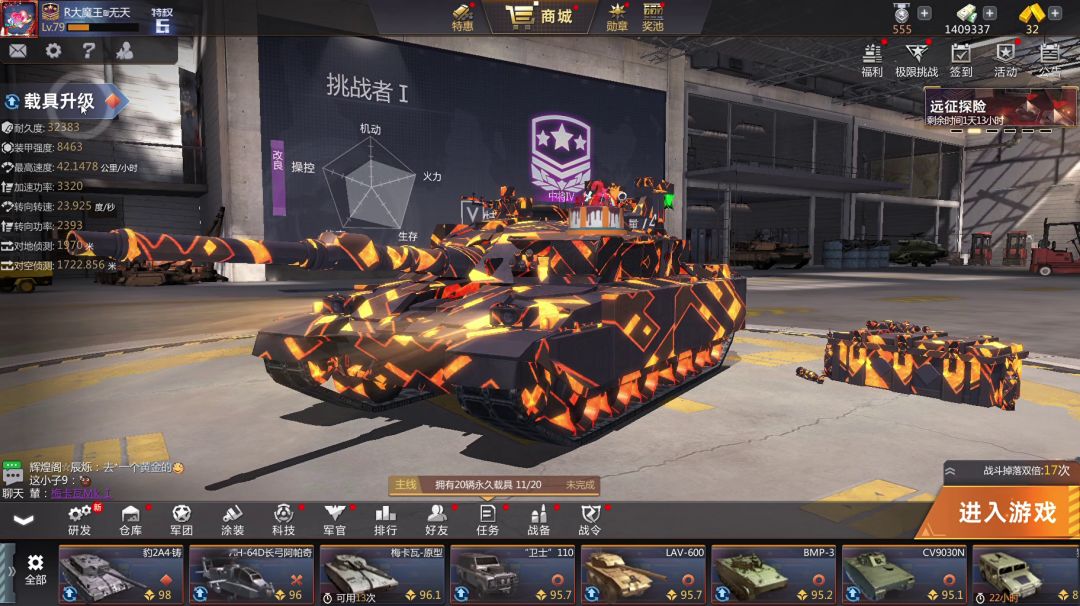Open the settings gear icon

tap(53, 51)
